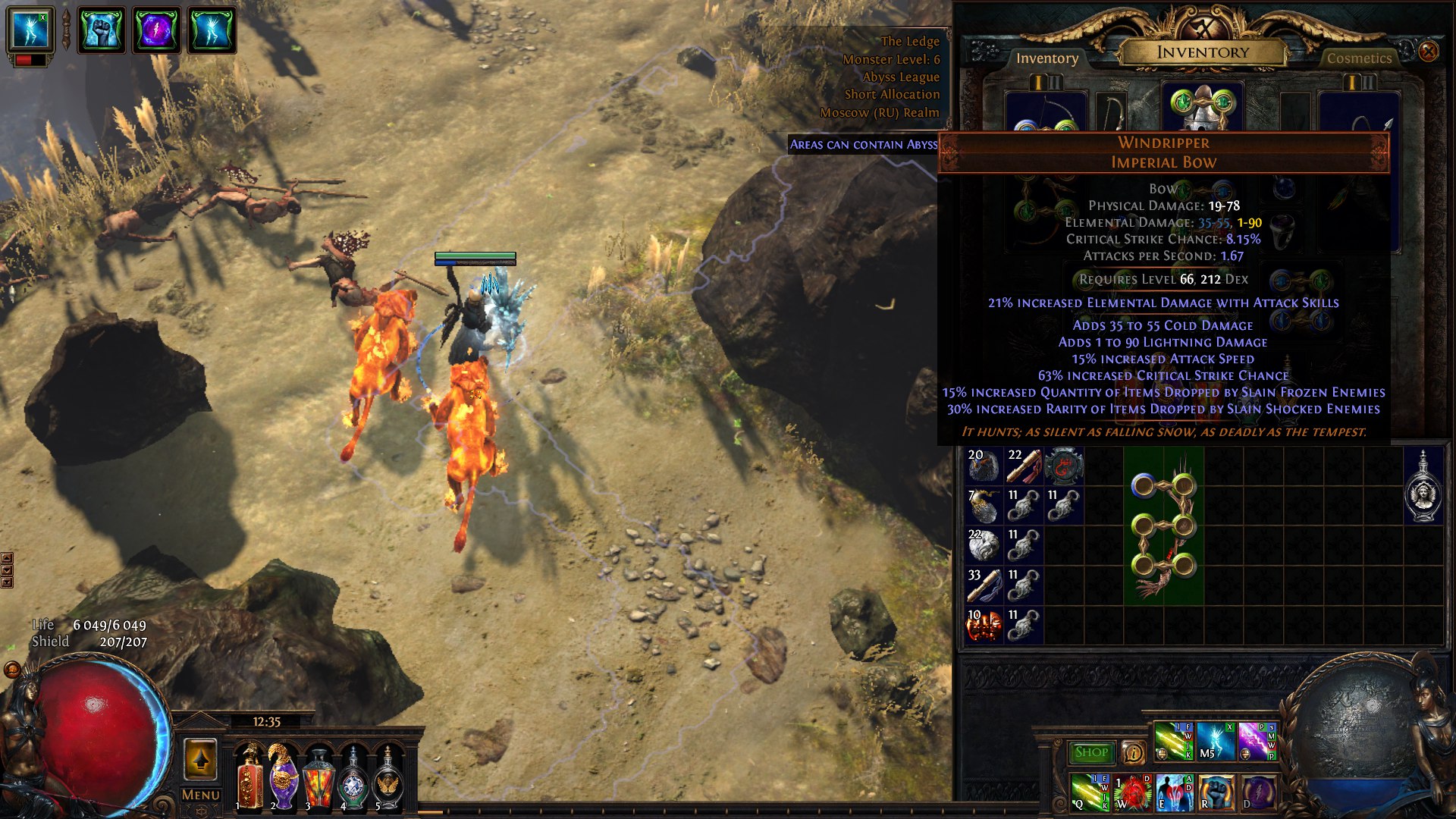1456x819 pixels.
Task: Select the blue ice figure skill on M5
Action: [1216, 741]
